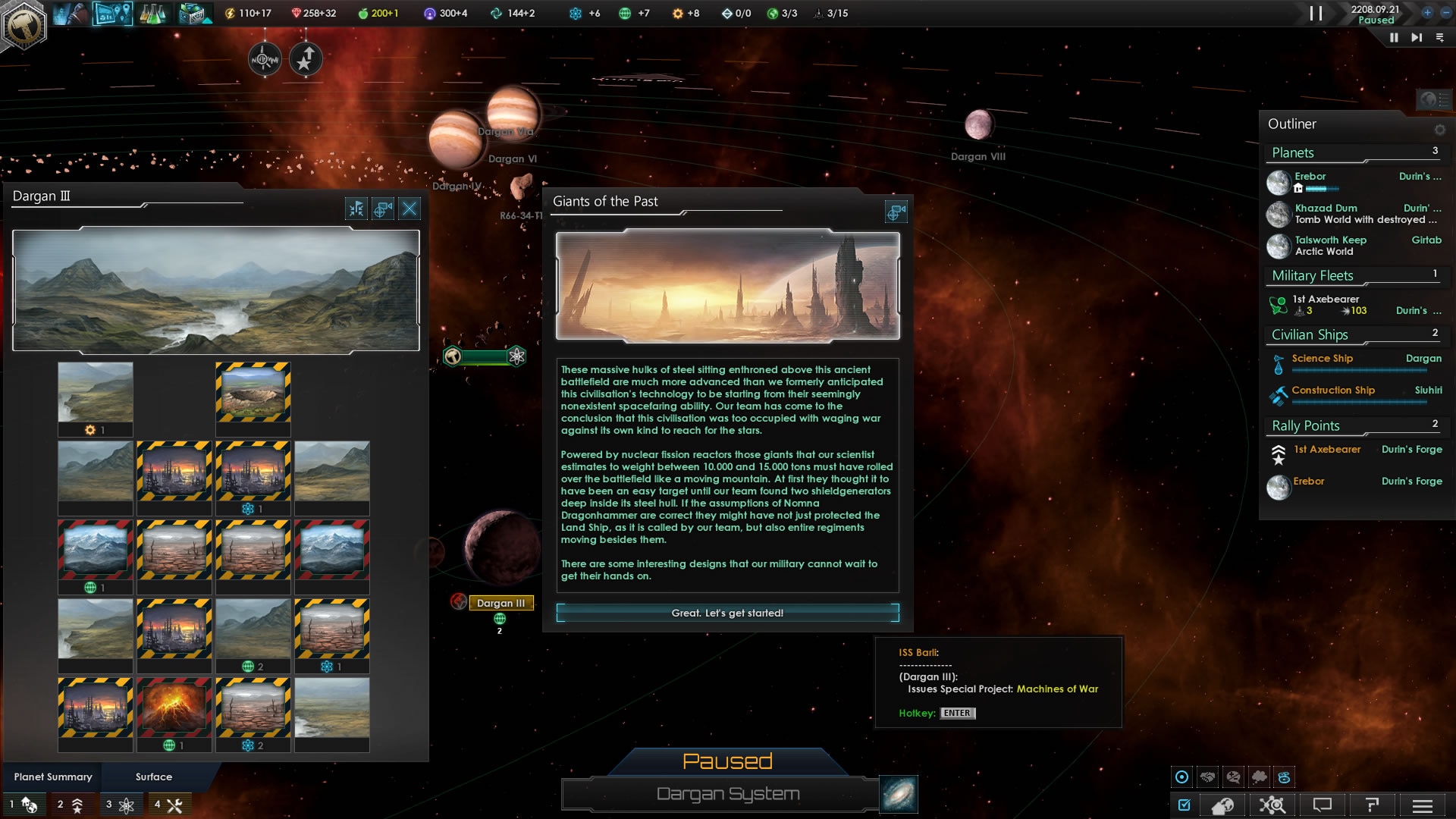Choose Talsworth Keep arctic world
Viewport: 1456px width, 819px height.
point(1330,240)
